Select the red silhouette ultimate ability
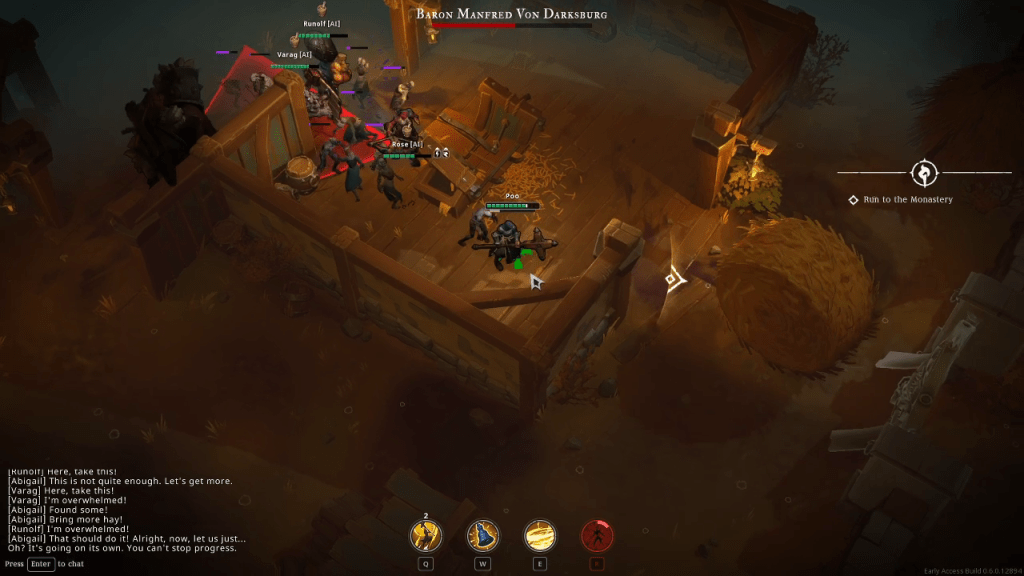This screenshot has height=576, width=1024. pos(597,536)
